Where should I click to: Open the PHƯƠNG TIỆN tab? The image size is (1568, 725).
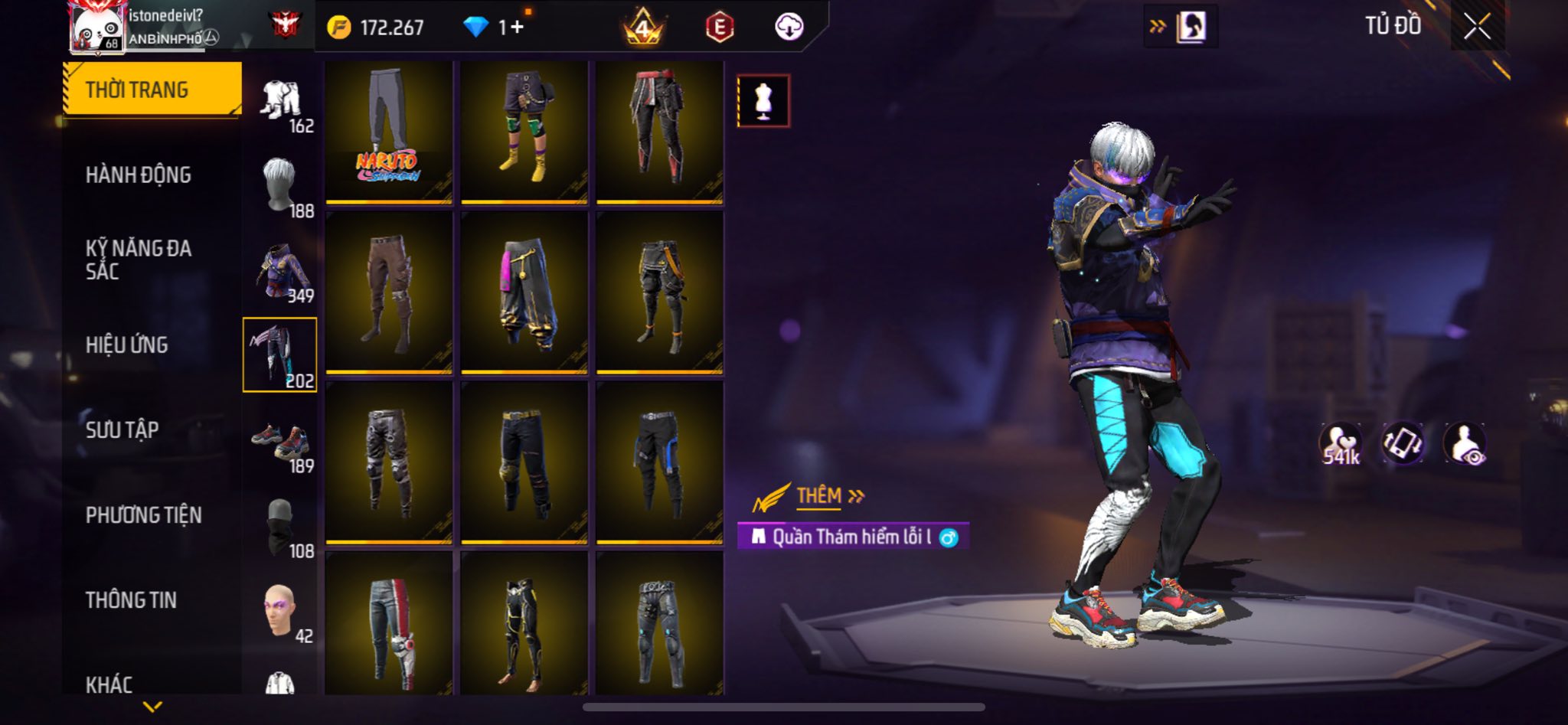pos(143,515)
